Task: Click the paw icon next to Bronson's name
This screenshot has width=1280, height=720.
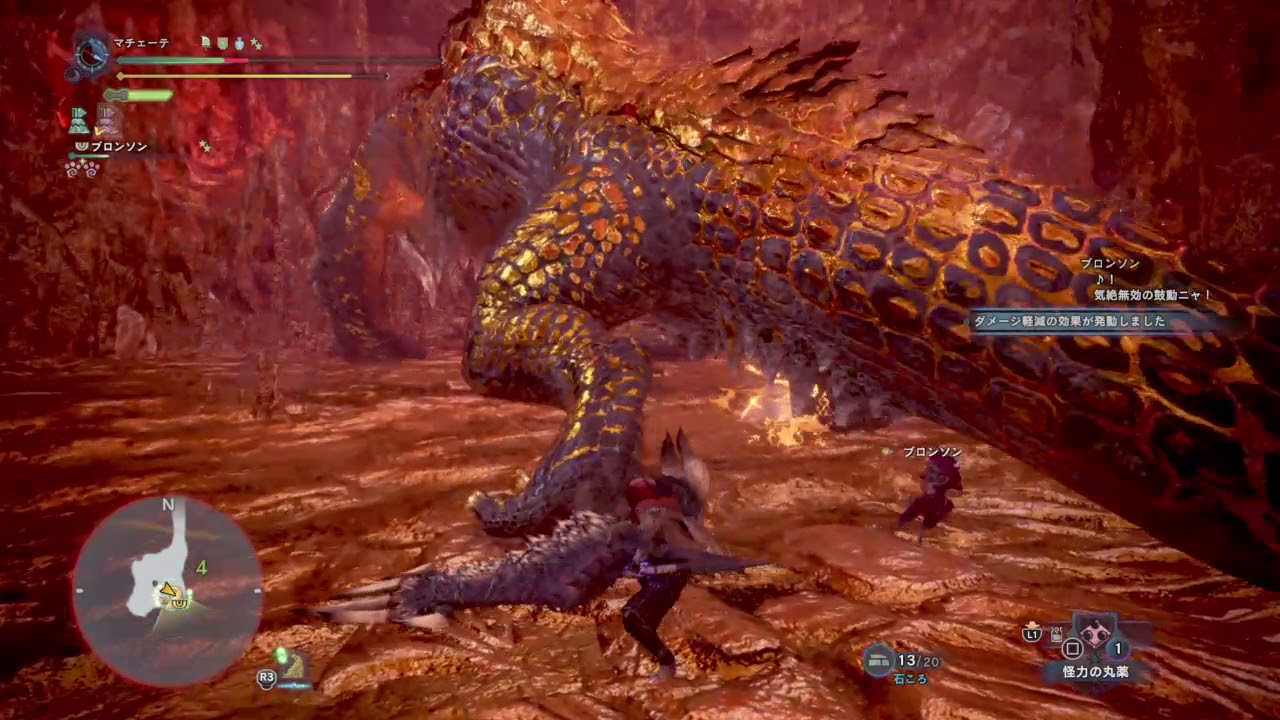Action: 82,147
